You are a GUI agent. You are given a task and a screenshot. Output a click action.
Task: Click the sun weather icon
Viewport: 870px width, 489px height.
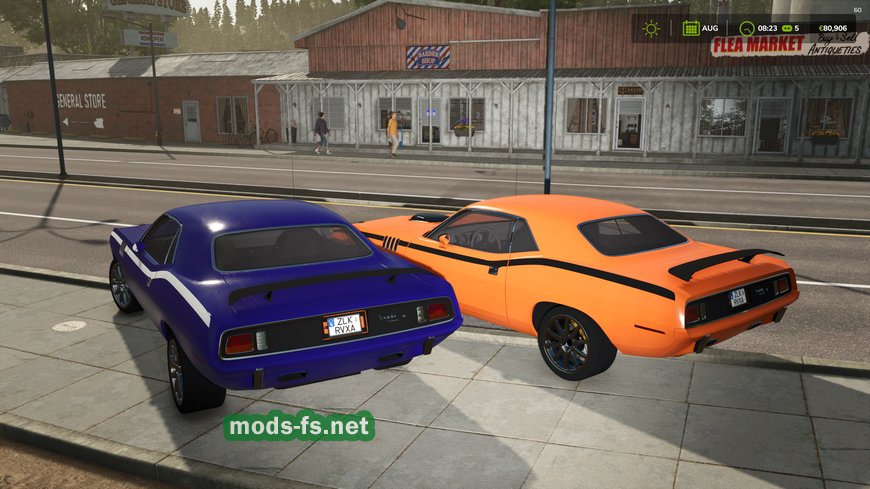[x=651, y=29]
